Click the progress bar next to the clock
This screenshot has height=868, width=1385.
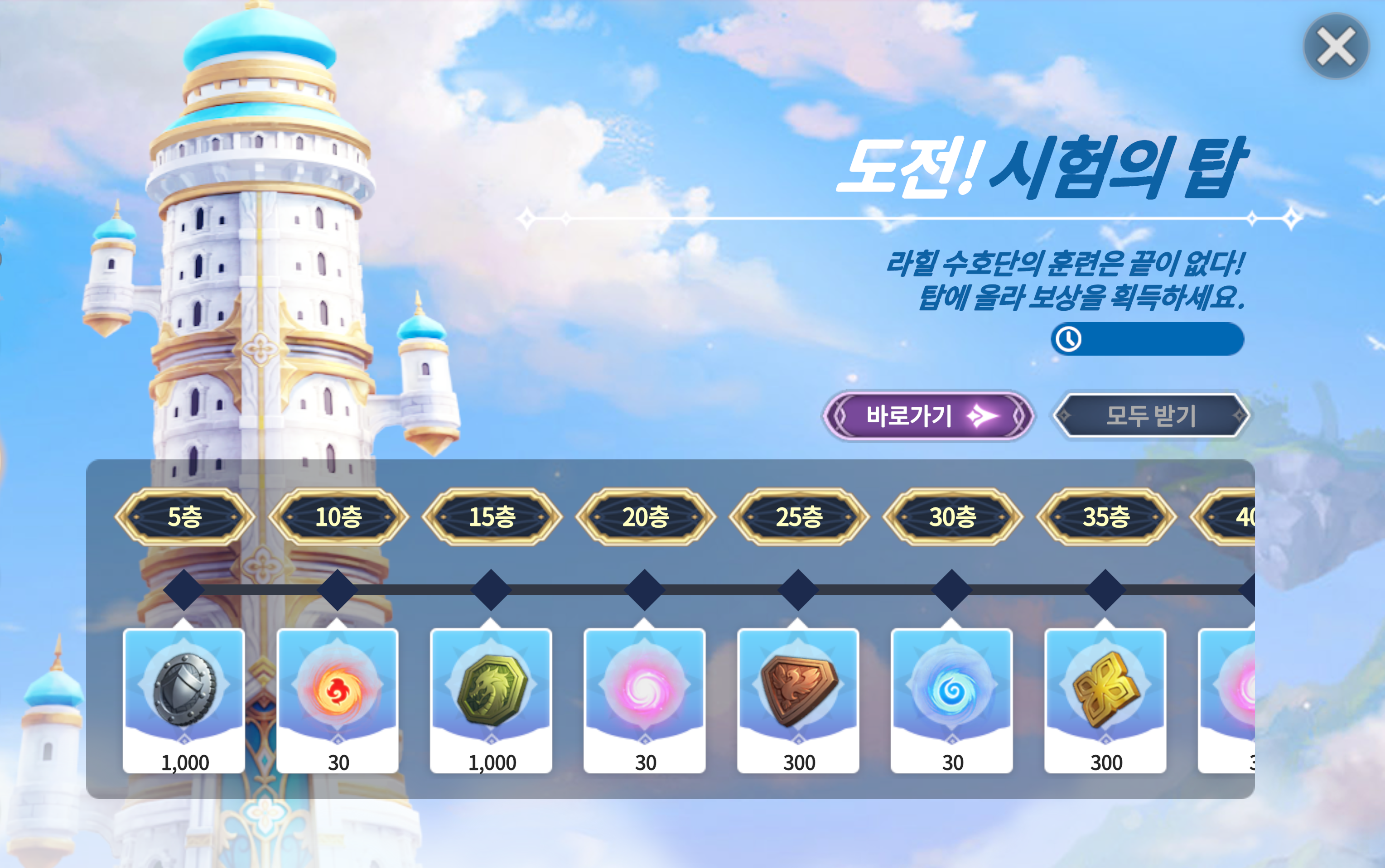[x=1159, y=340]
